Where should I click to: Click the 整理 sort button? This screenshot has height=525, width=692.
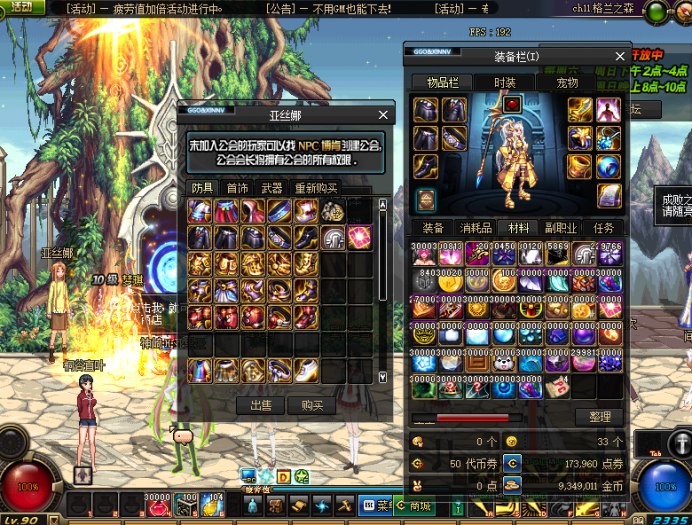point(599,416)
